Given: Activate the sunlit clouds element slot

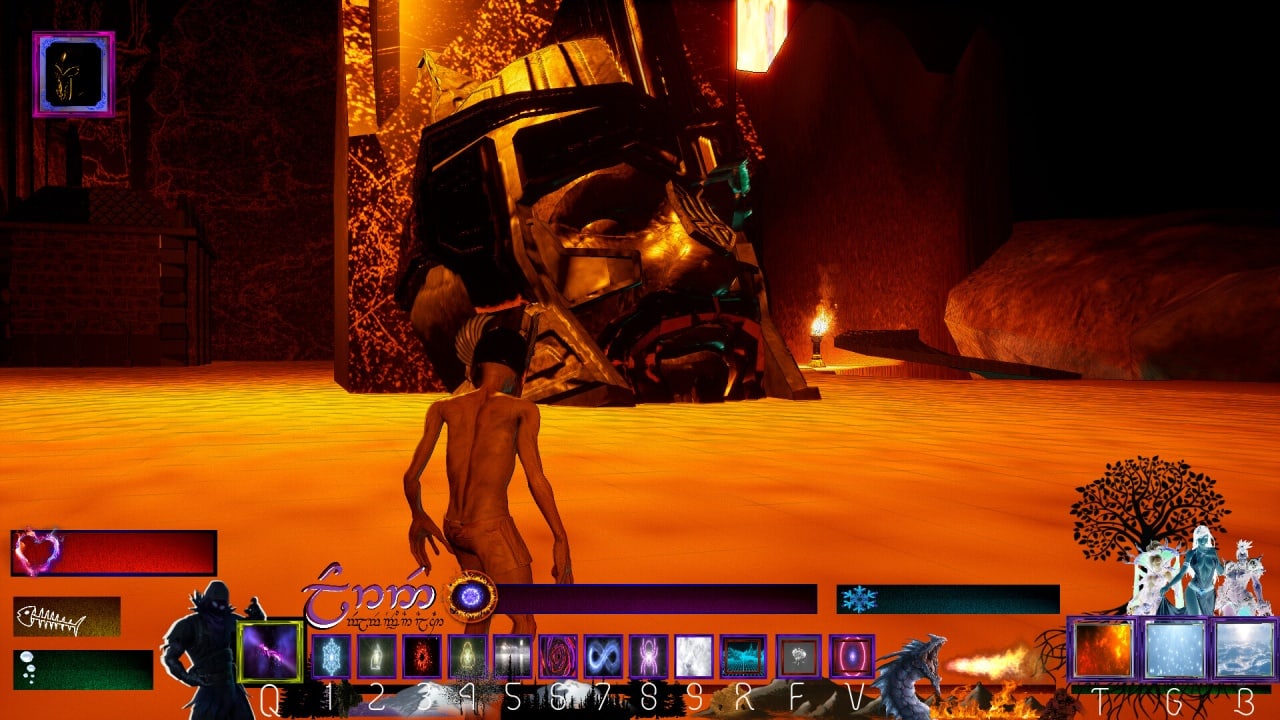Looking at the screenshot, I should [1244, 650].
